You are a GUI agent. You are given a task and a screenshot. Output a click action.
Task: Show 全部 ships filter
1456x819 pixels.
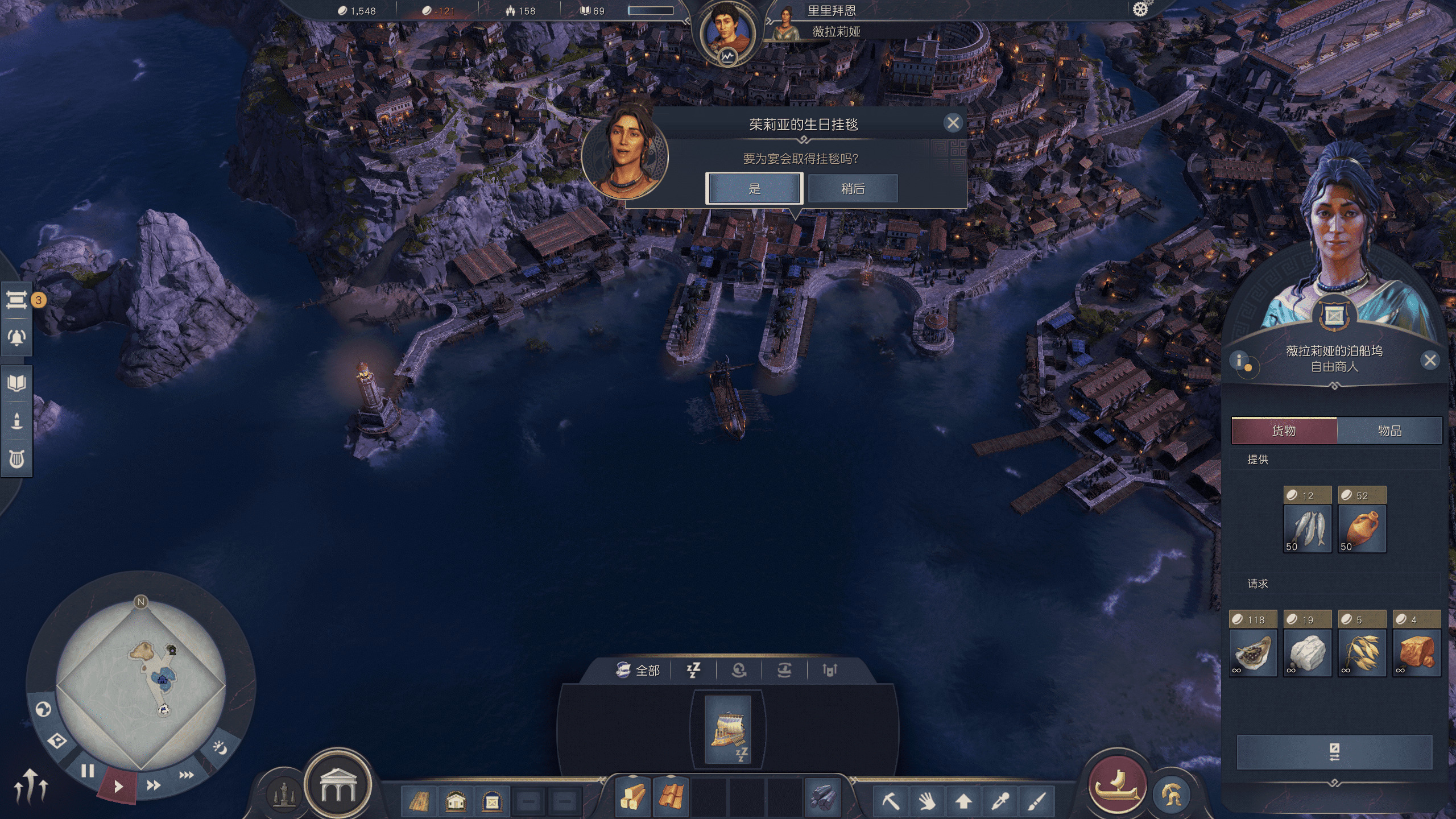(x=638, y=671)
